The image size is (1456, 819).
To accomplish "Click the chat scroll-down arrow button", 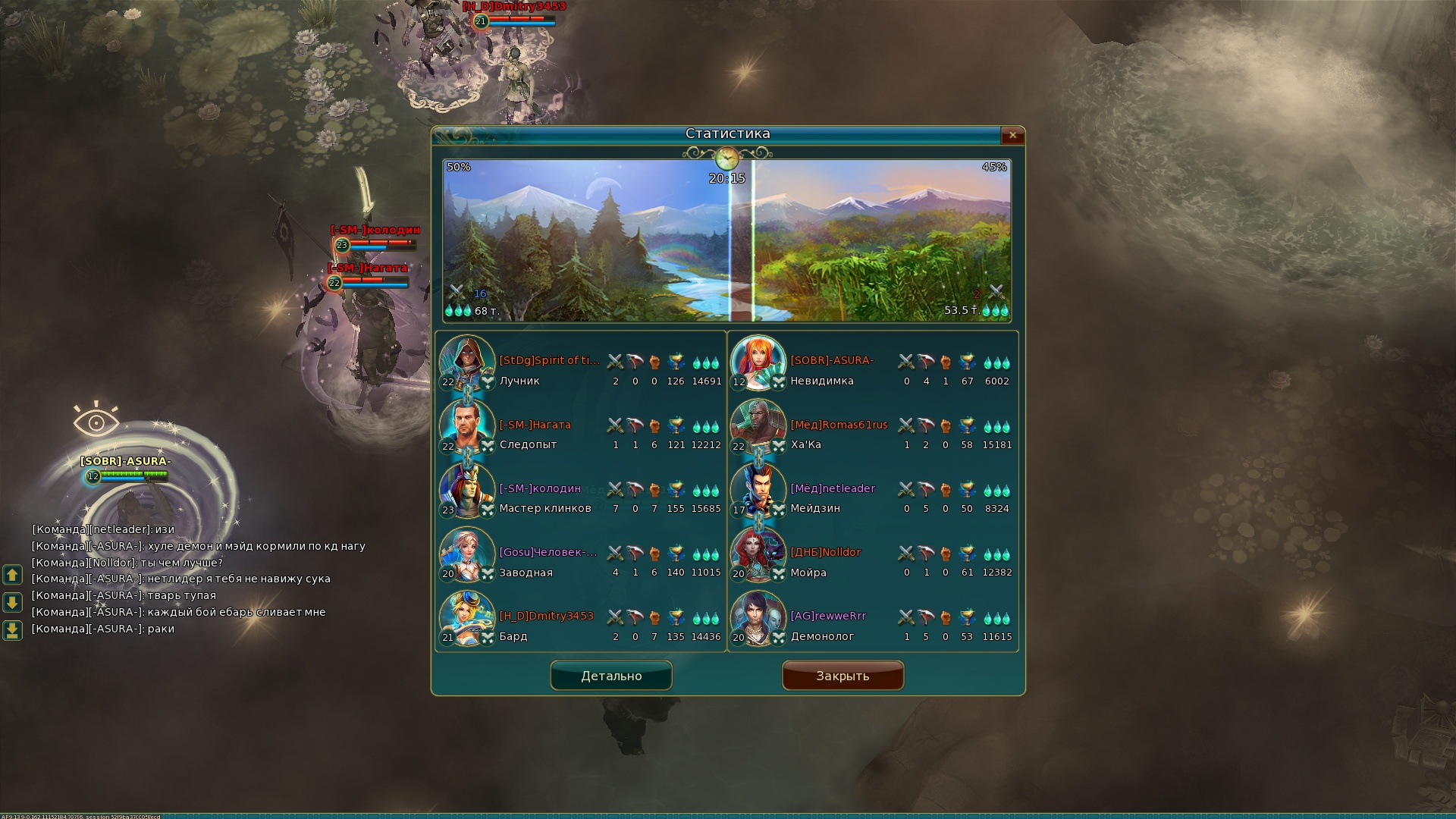I will tap(12, 603).
